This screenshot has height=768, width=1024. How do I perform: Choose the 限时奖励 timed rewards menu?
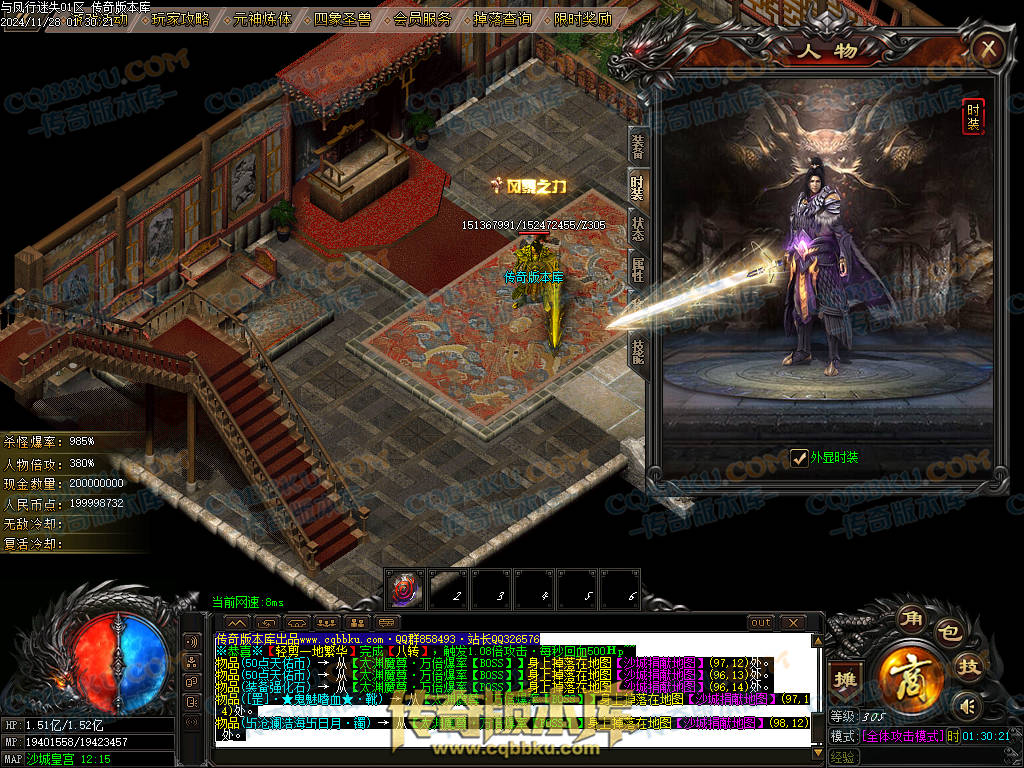point(583,19)
